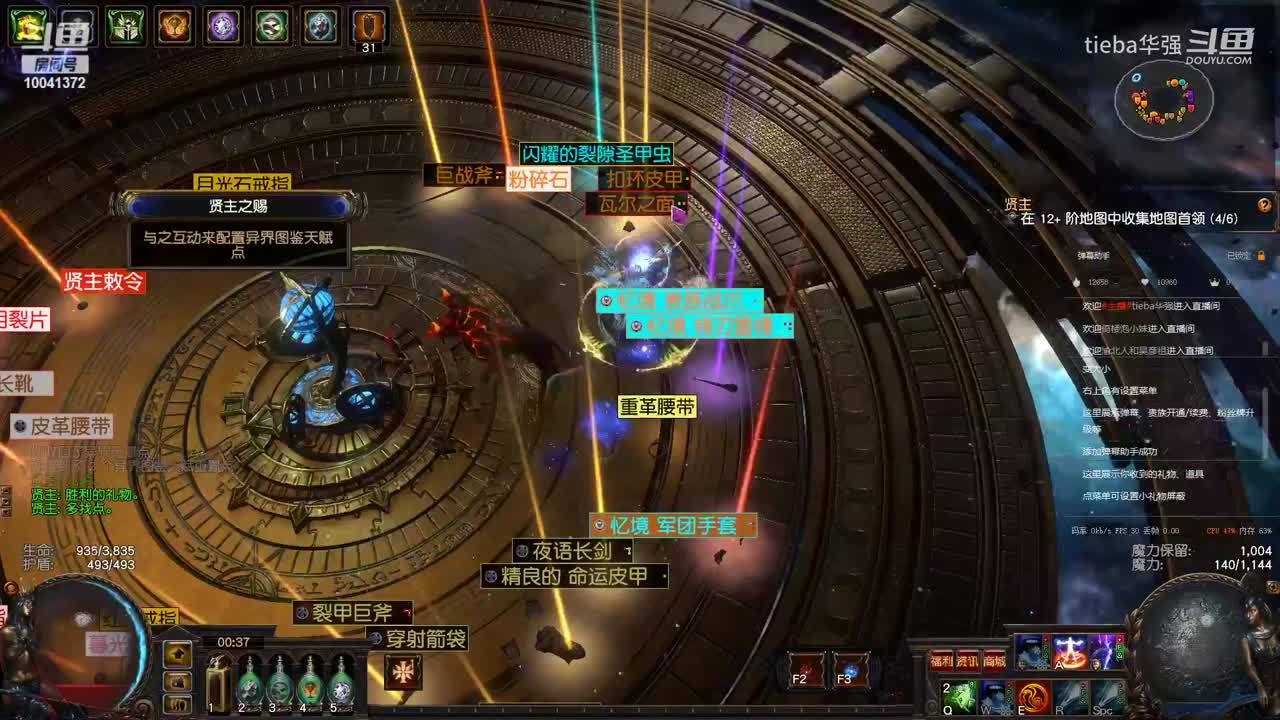The height and width of the screenshot is (720, 1280).
Task: Open the 商城 shop button
Action: pos(994,661)
